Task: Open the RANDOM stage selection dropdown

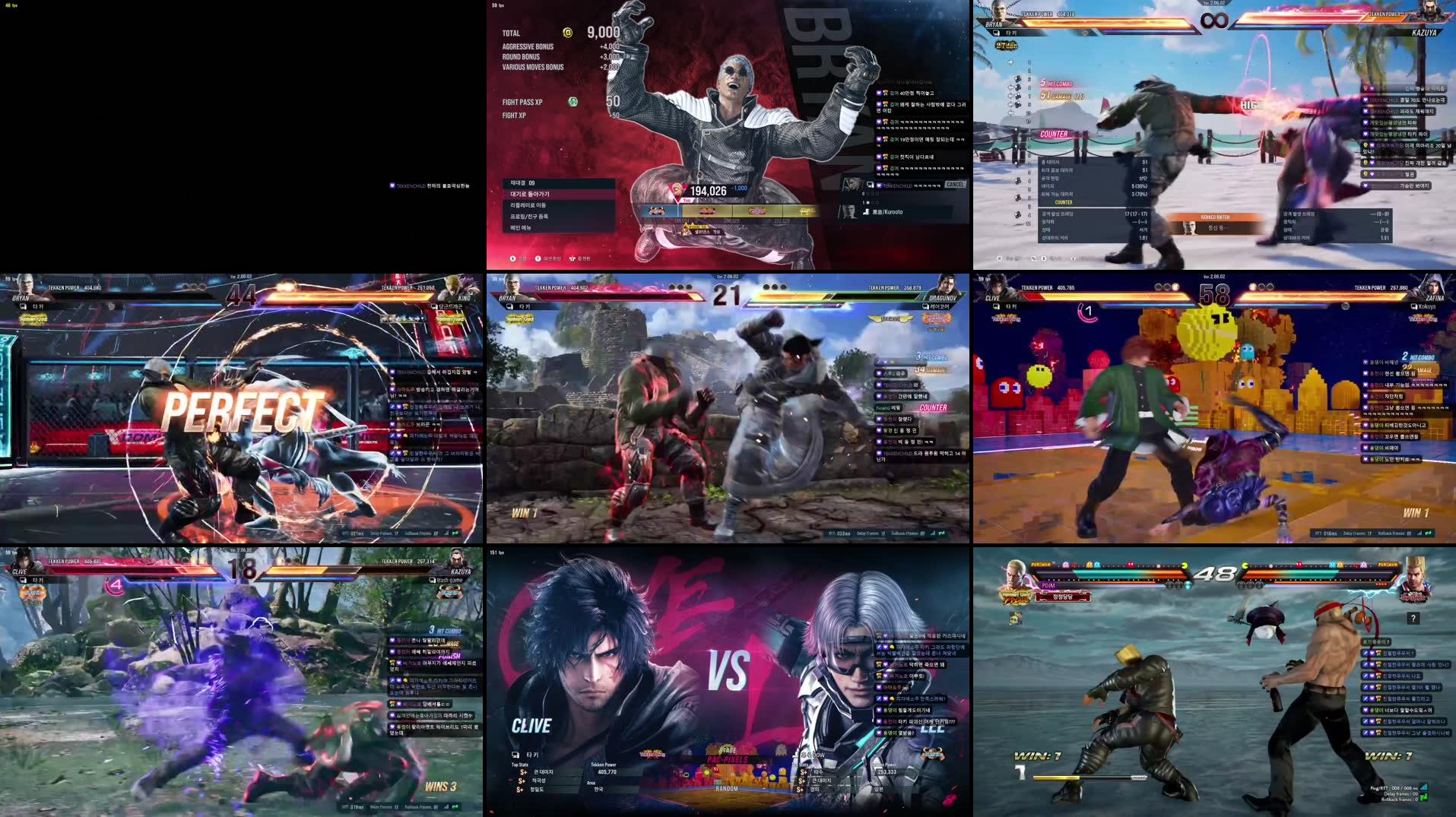Action: click(726, 789)
